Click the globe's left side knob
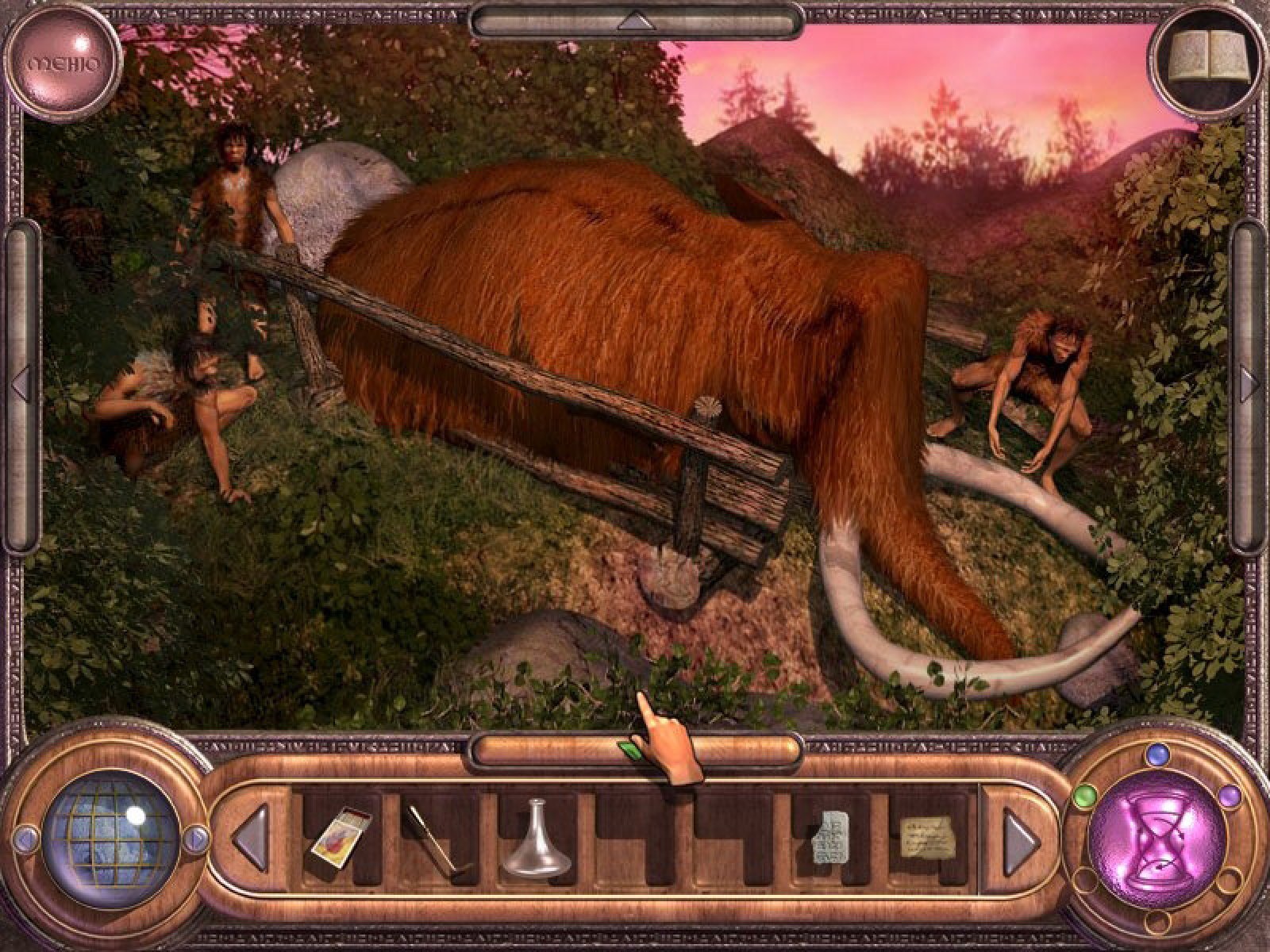 coord(26,836)
